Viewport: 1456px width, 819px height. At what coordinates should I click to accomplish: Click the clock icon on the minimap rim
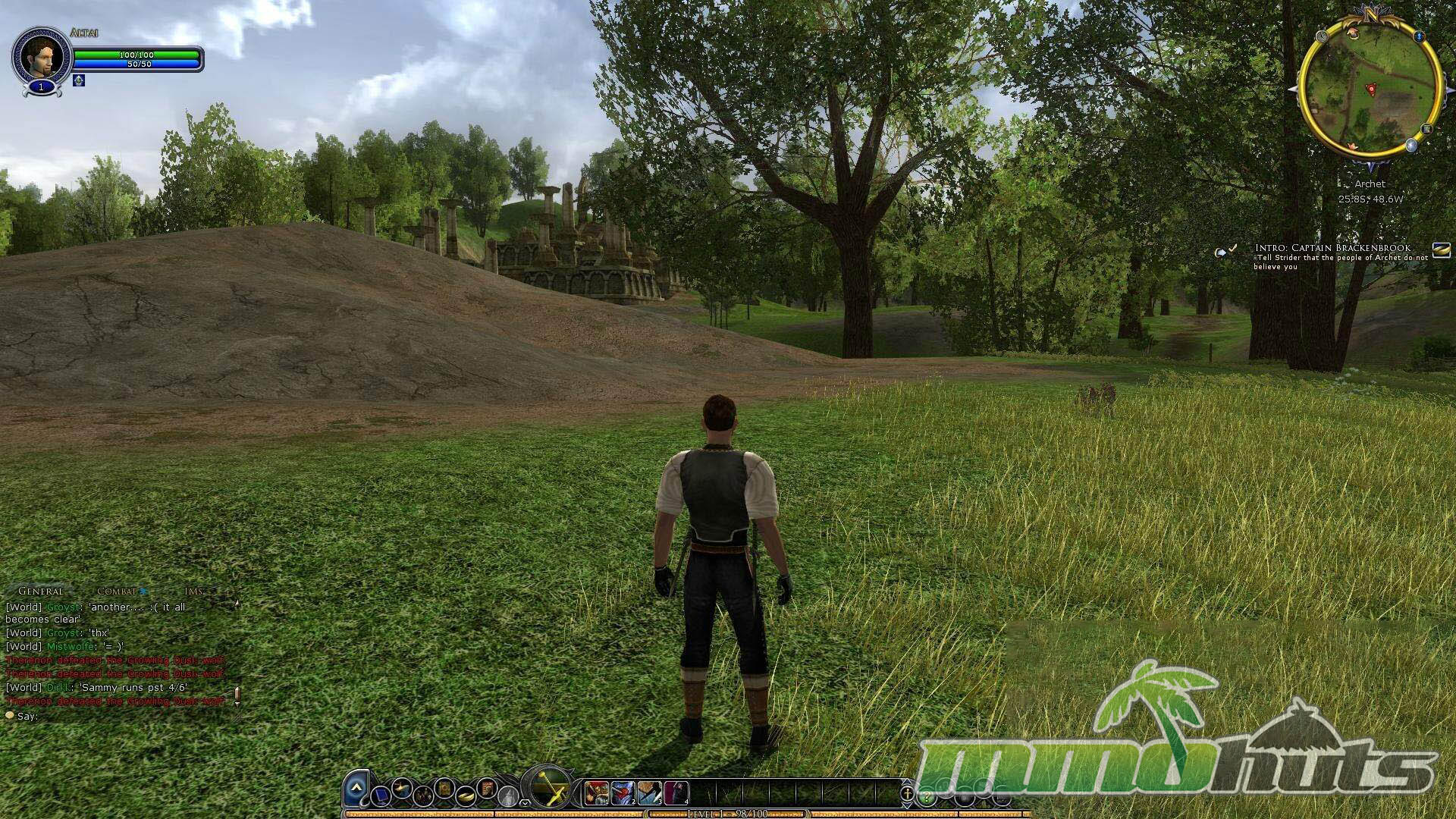coord(1323,36)
